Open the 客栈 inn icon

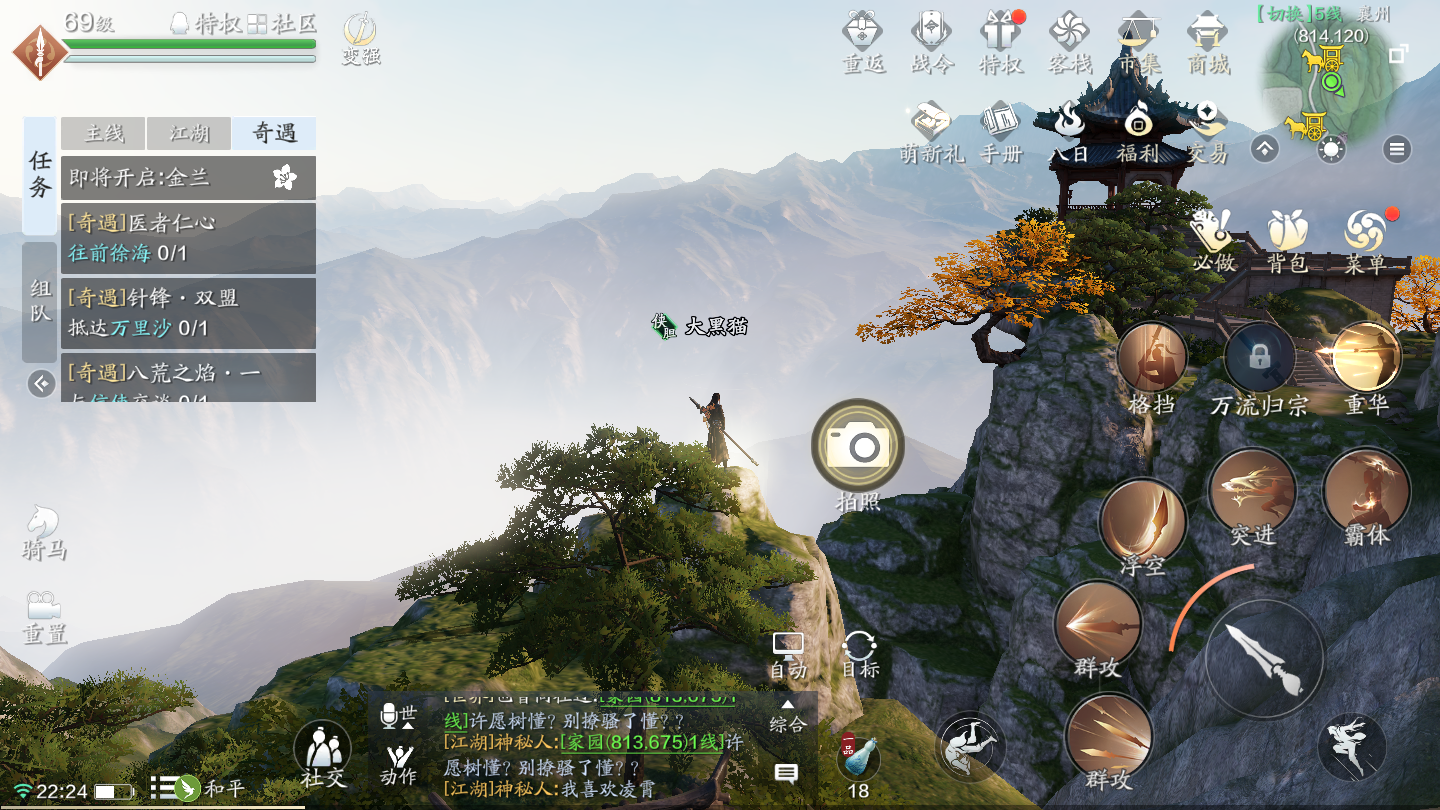pyautogui.click(x=1069, y=40)
